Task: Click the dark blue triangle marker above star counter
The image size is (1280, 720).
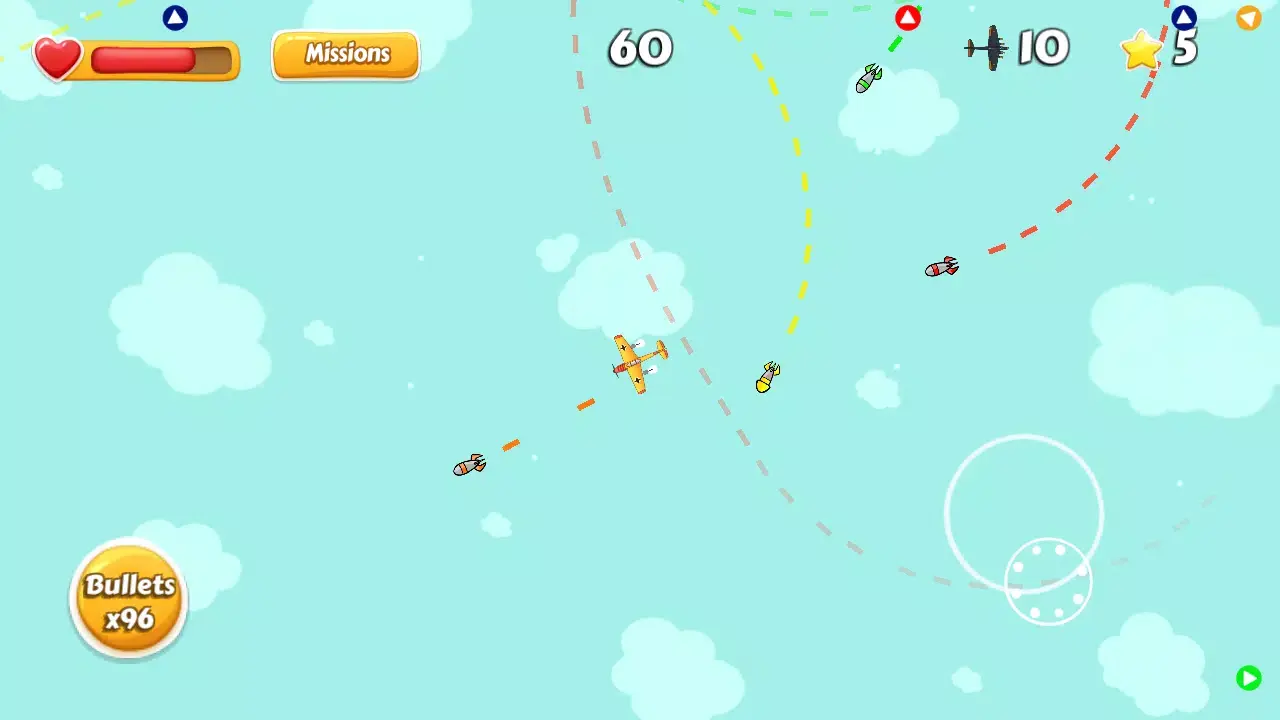Action: click(x=1184, y=16)
